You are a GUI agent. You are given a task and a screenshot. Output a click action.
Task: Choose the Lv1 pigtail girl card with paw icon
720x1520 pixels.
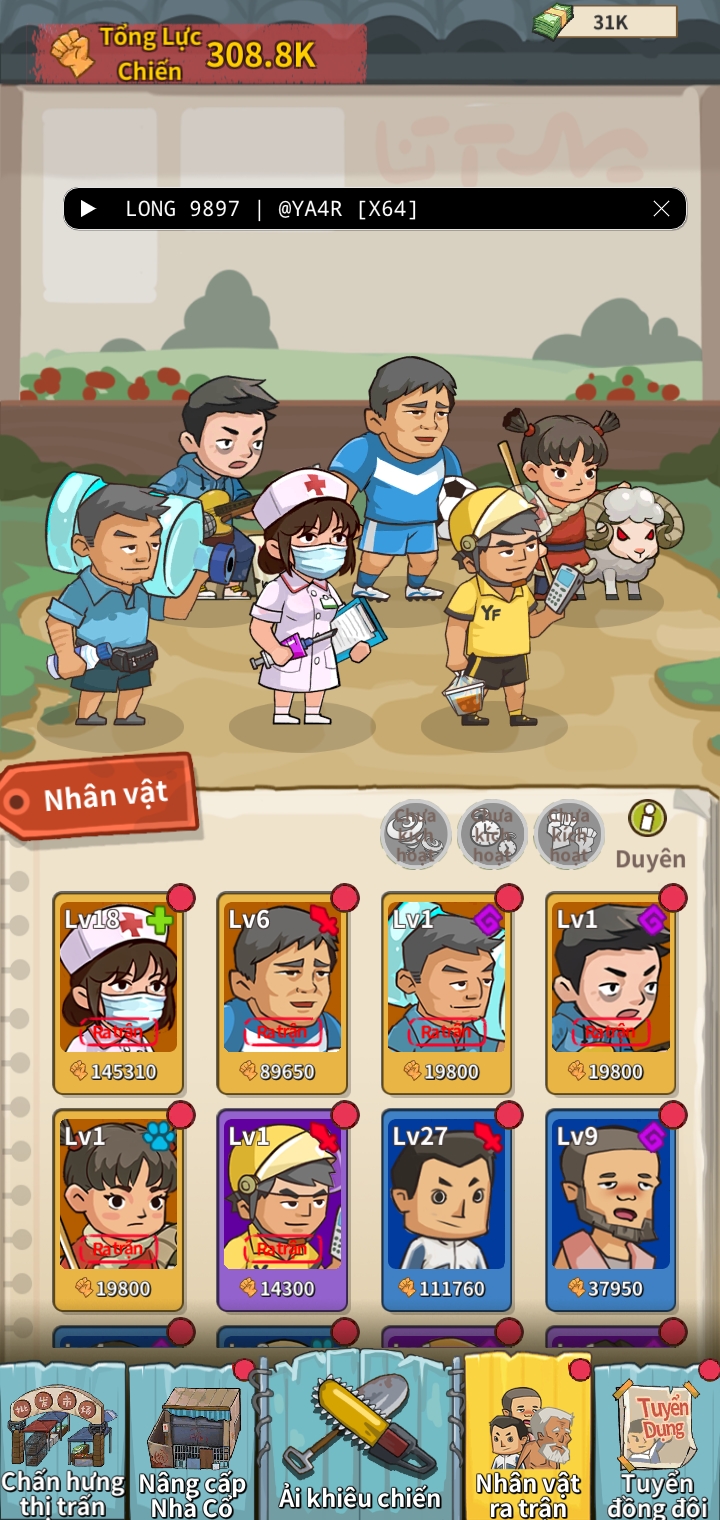(x=118, y=1207)
